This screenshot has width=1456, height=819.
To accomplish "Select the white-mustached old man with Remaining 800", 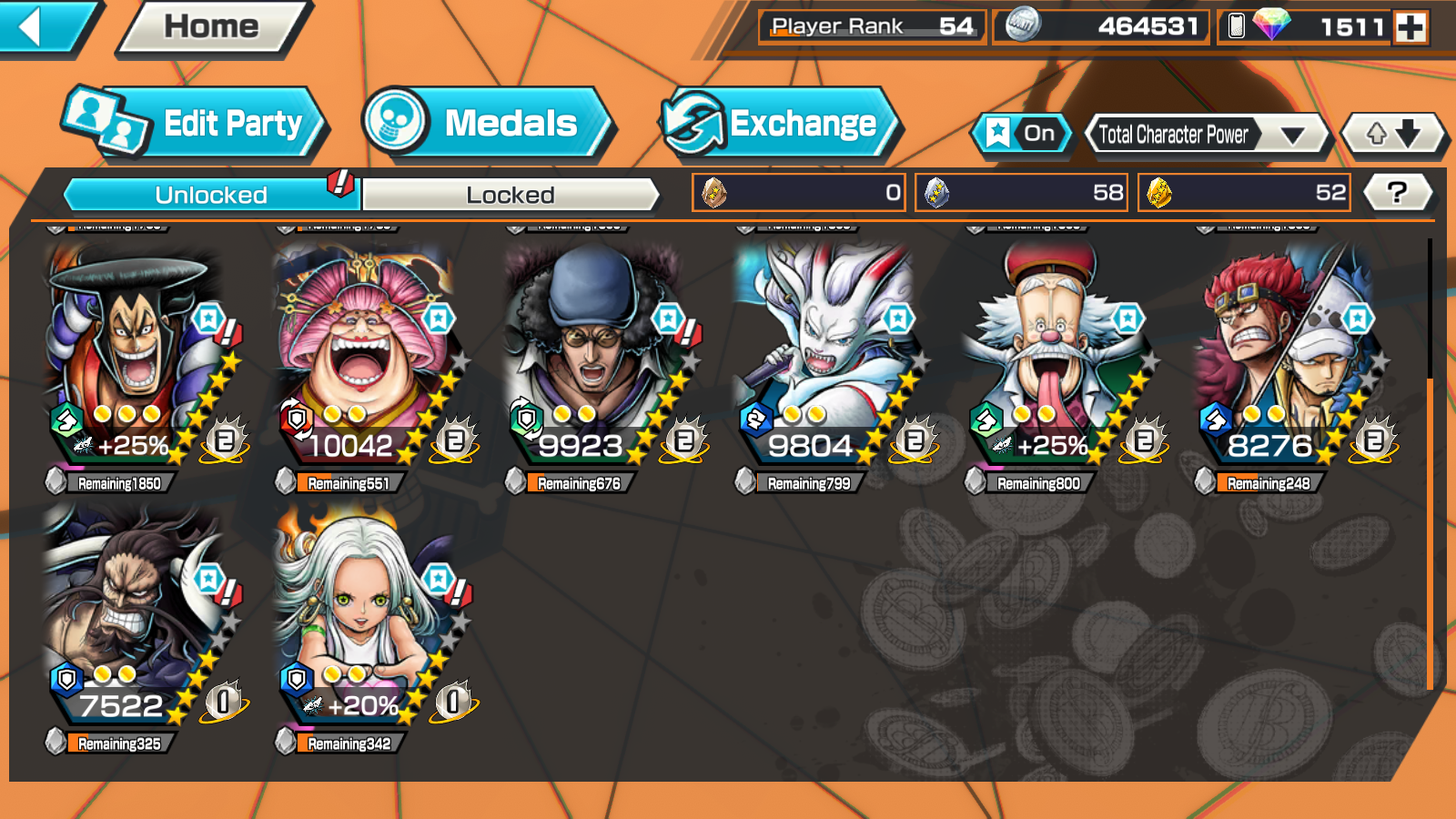I will click(1053, 355).
